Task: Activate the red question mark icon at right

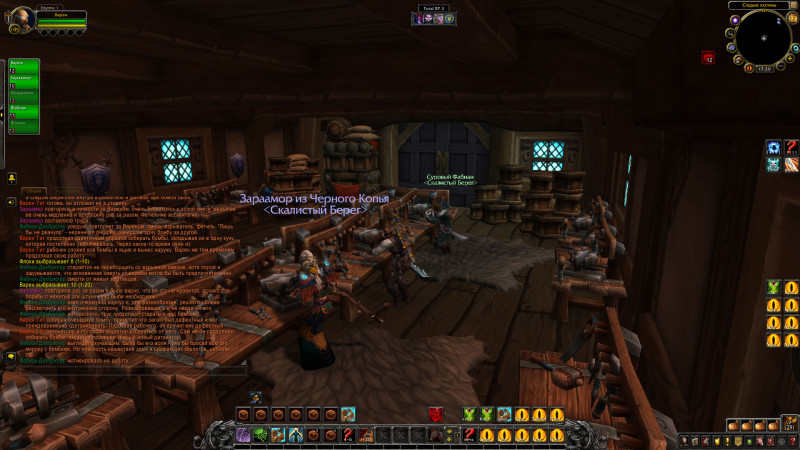Action: point(790,148)
